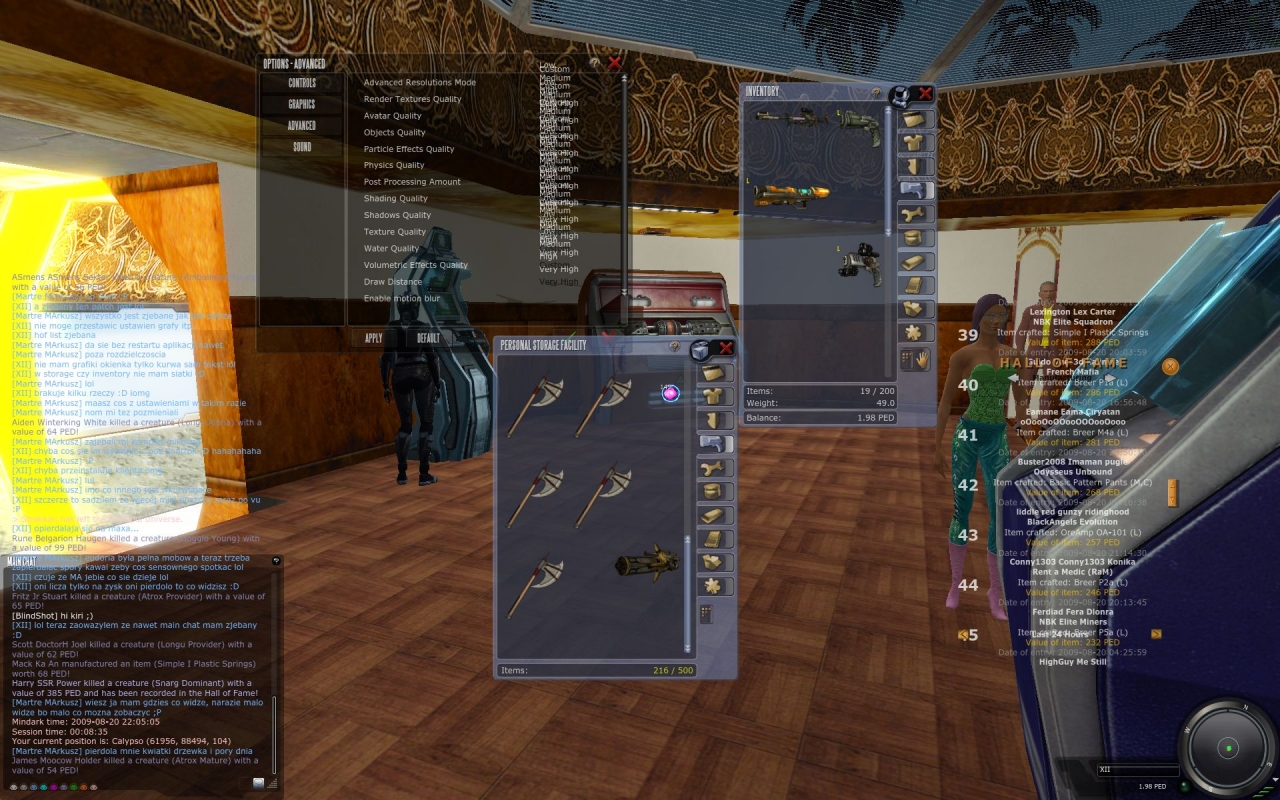The image size is (1280, 800).
Task: Close the Personal Storage Facility window
Action: (x=726, y=347)
